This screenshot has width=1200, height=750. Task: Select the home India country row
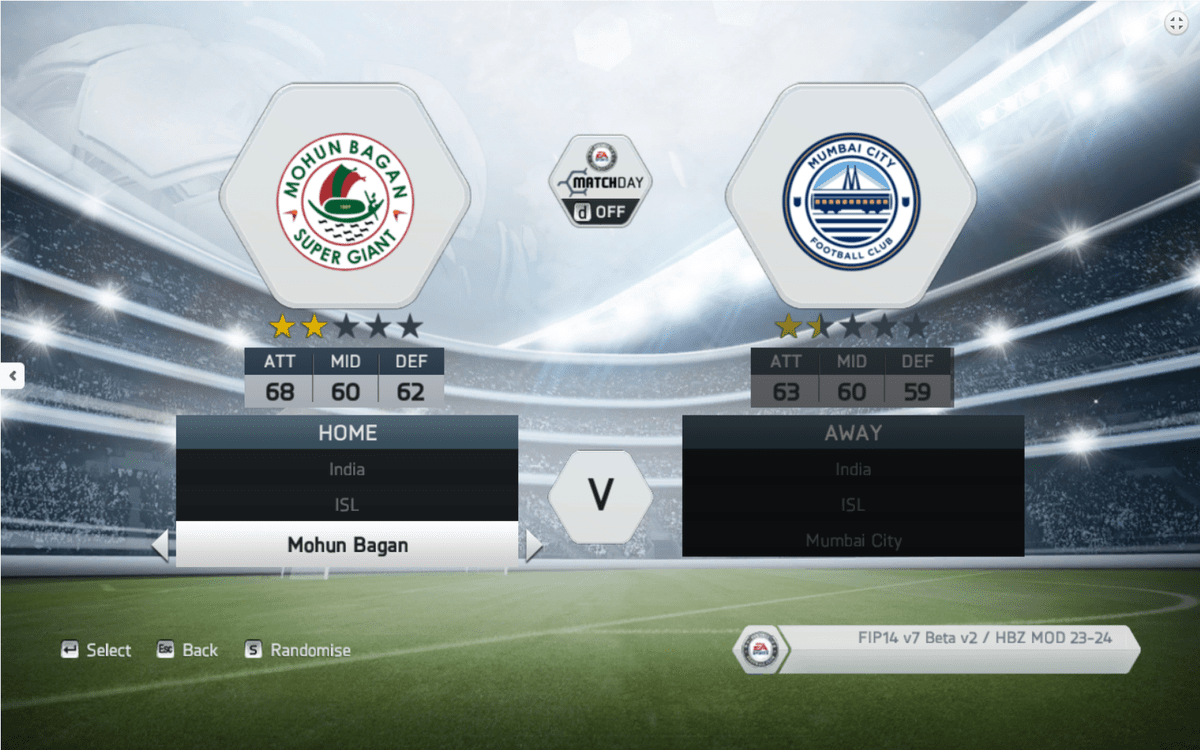347,469
